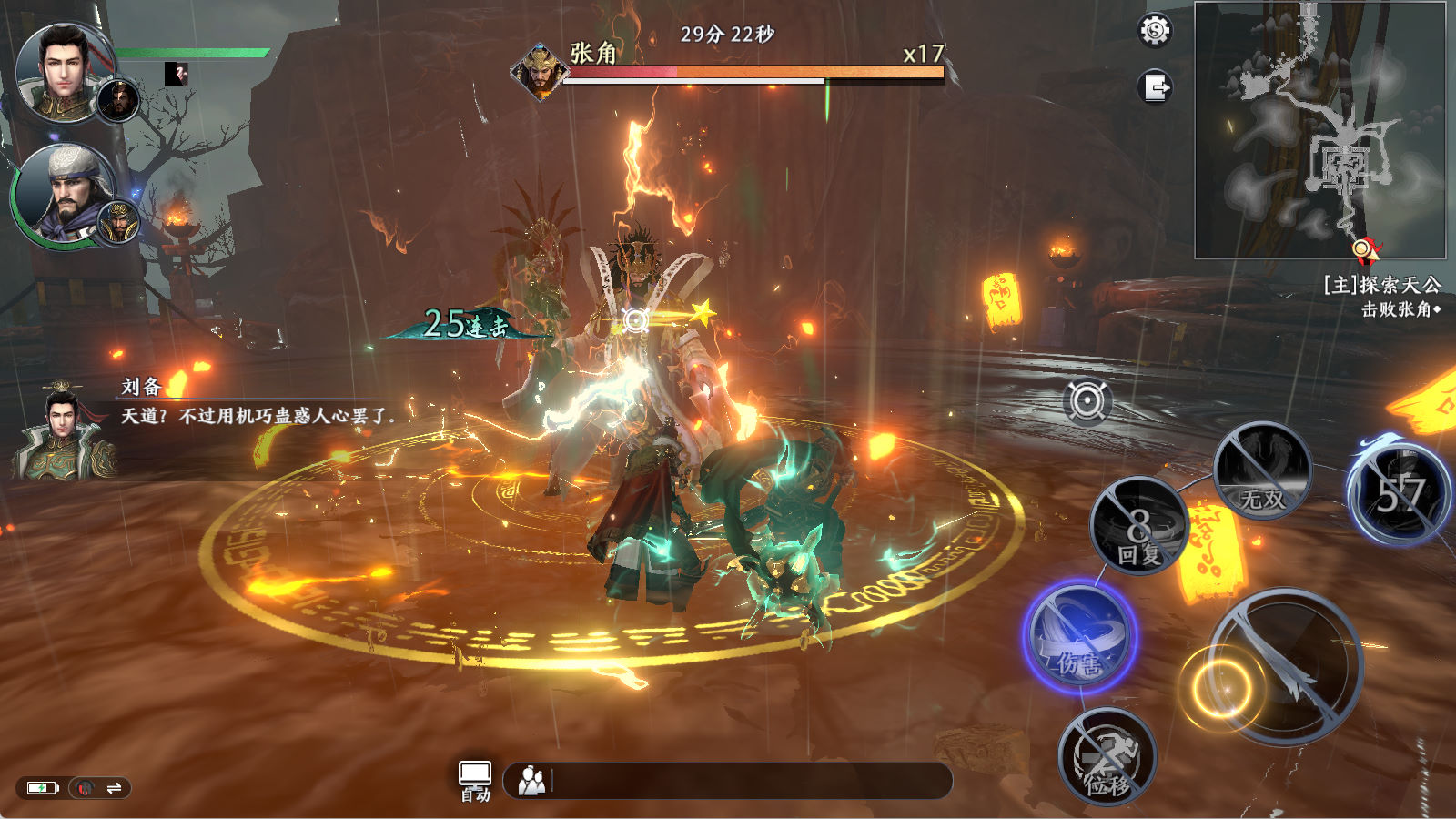Open the chat bar
Image resolution: width=1456 pixels, height=819 pixels.
point(728,781)
